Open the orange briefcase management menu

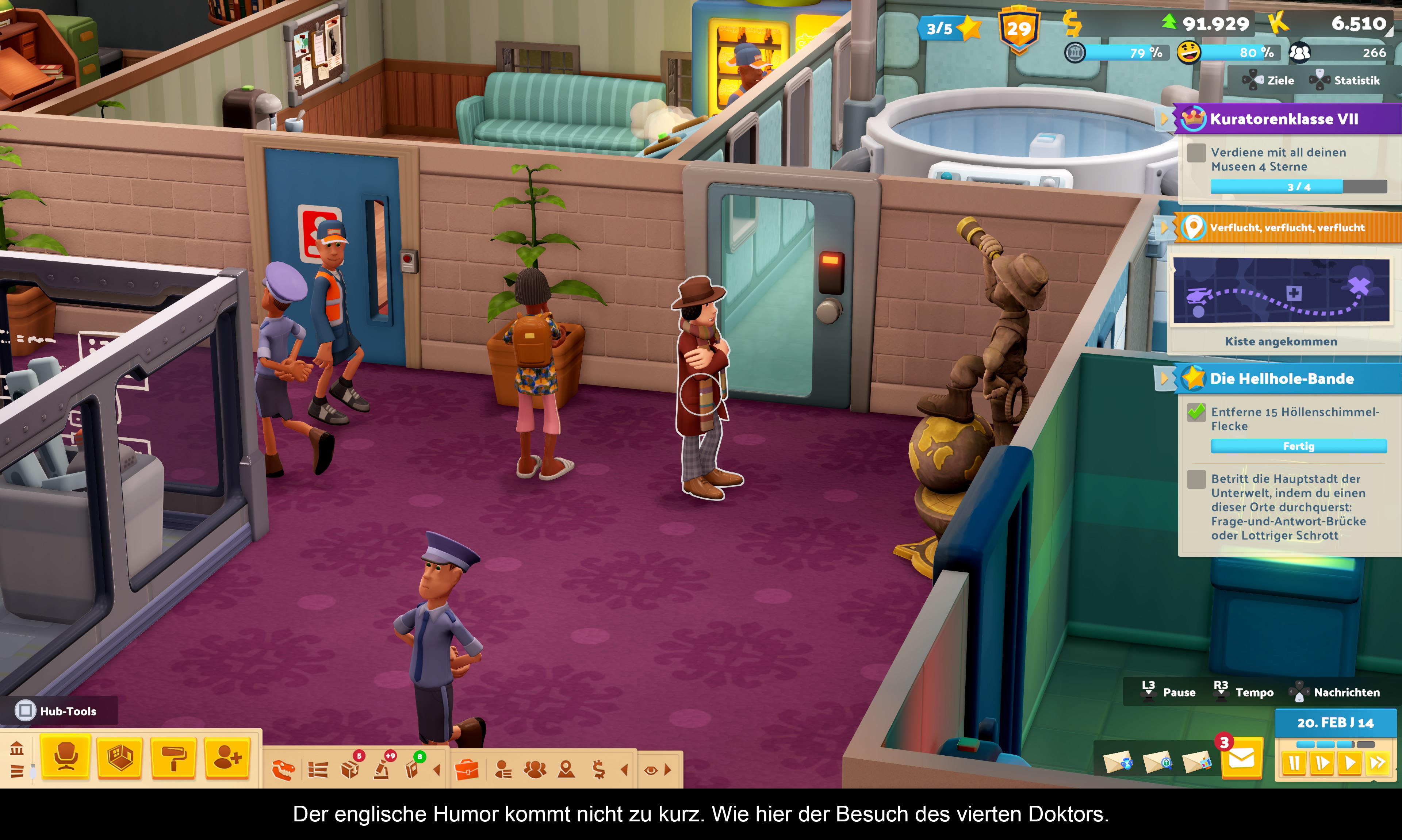(467, 770)
